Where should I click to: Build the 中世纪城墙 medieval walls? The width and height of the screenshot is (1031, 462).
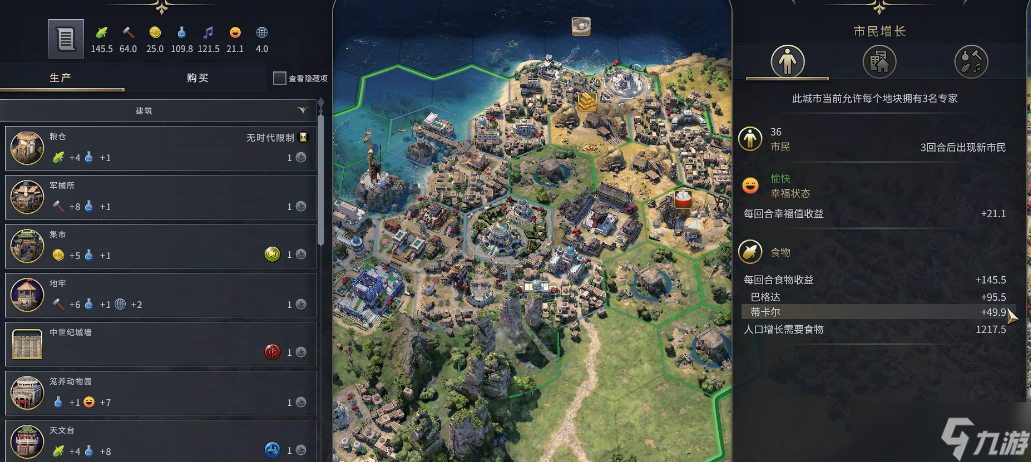[x=158, y=343]
